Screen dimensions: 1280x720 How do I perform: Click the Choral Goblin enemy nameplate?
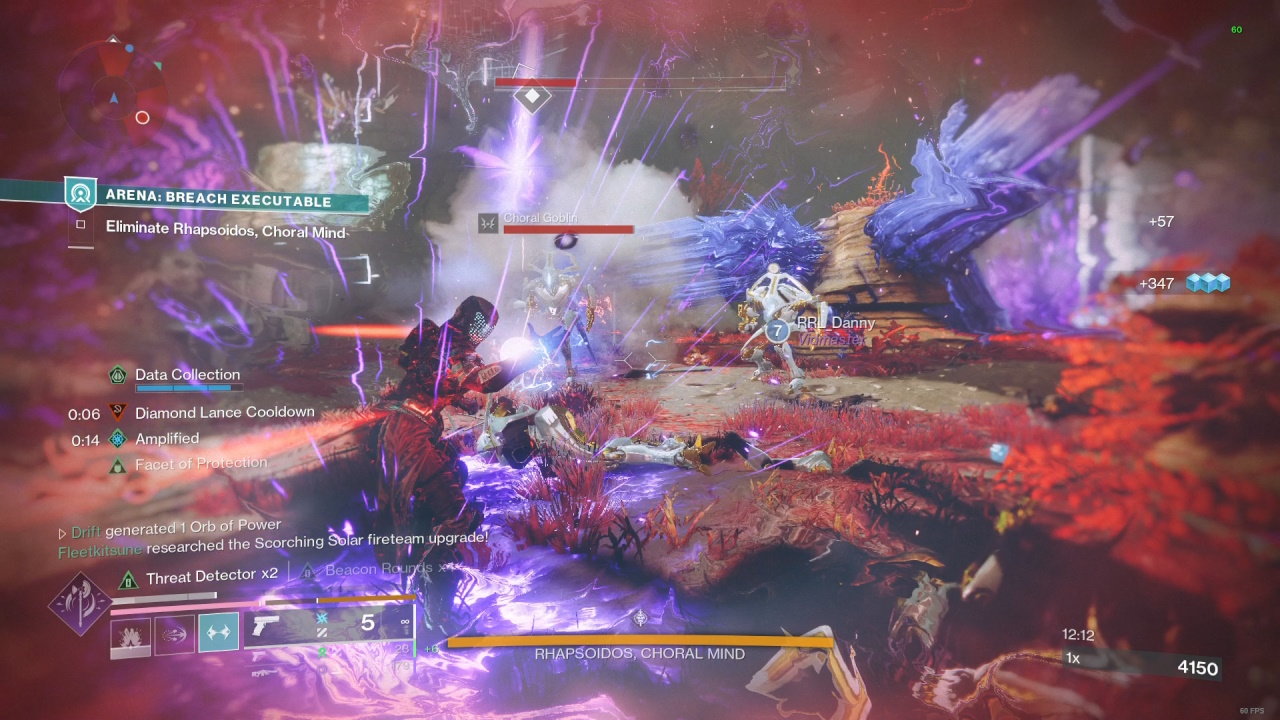coord(540,218)
